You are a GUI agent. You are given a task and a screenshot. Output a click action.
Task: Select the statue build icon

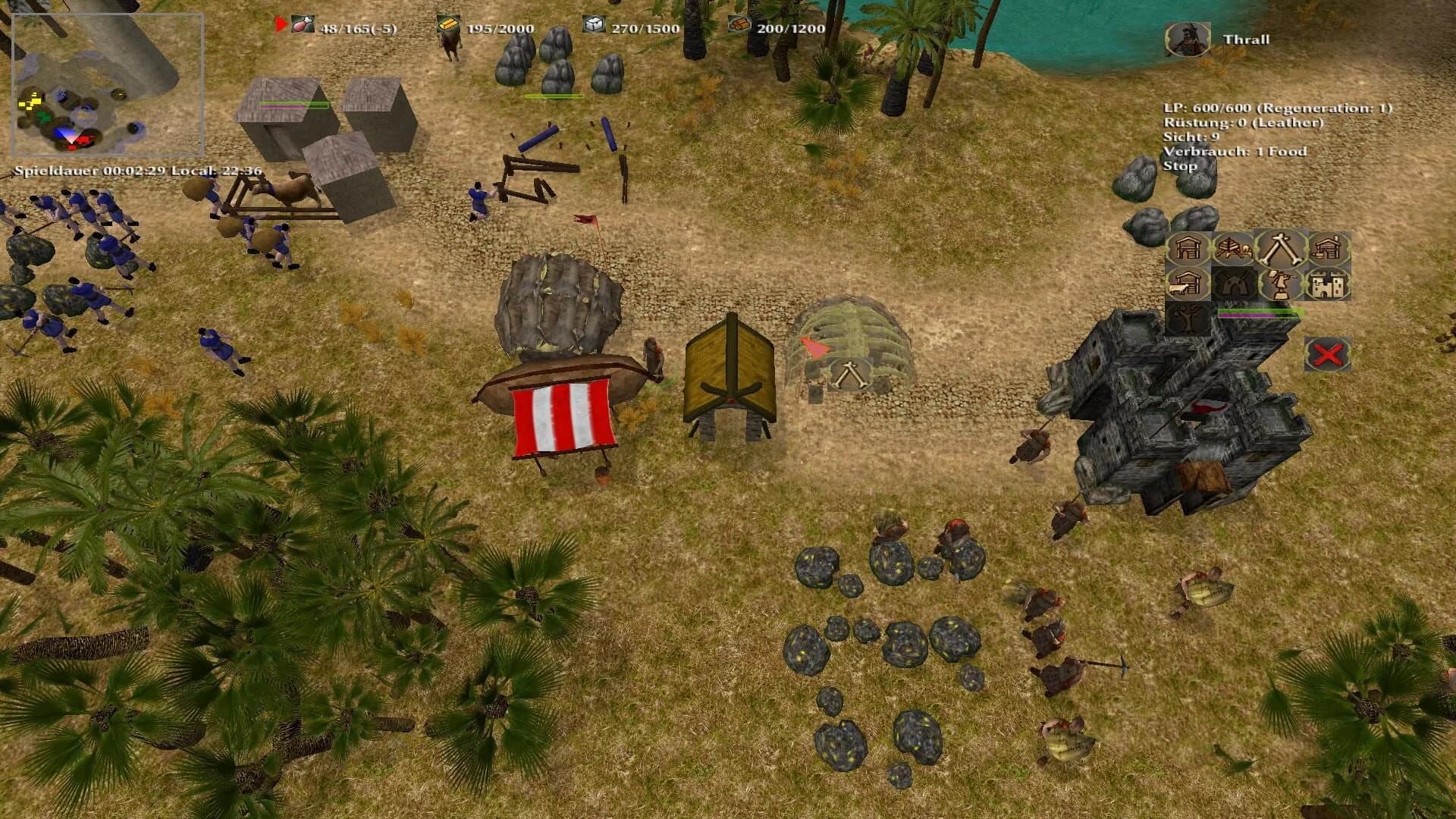(1280, 284)
